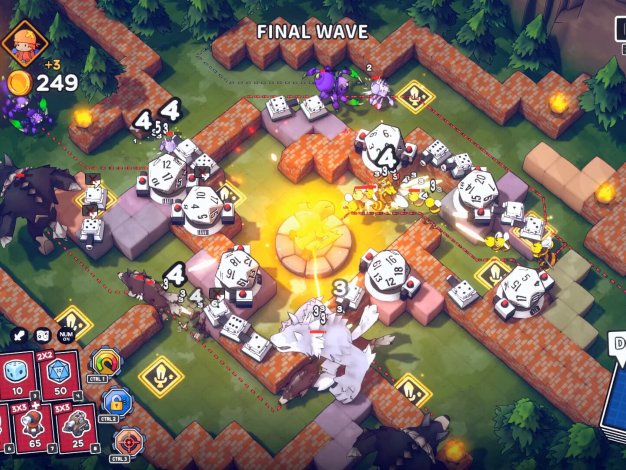626x470 pixels.
Task: Select the 3x3 tower card costing 25
Action: pos(76,423)
